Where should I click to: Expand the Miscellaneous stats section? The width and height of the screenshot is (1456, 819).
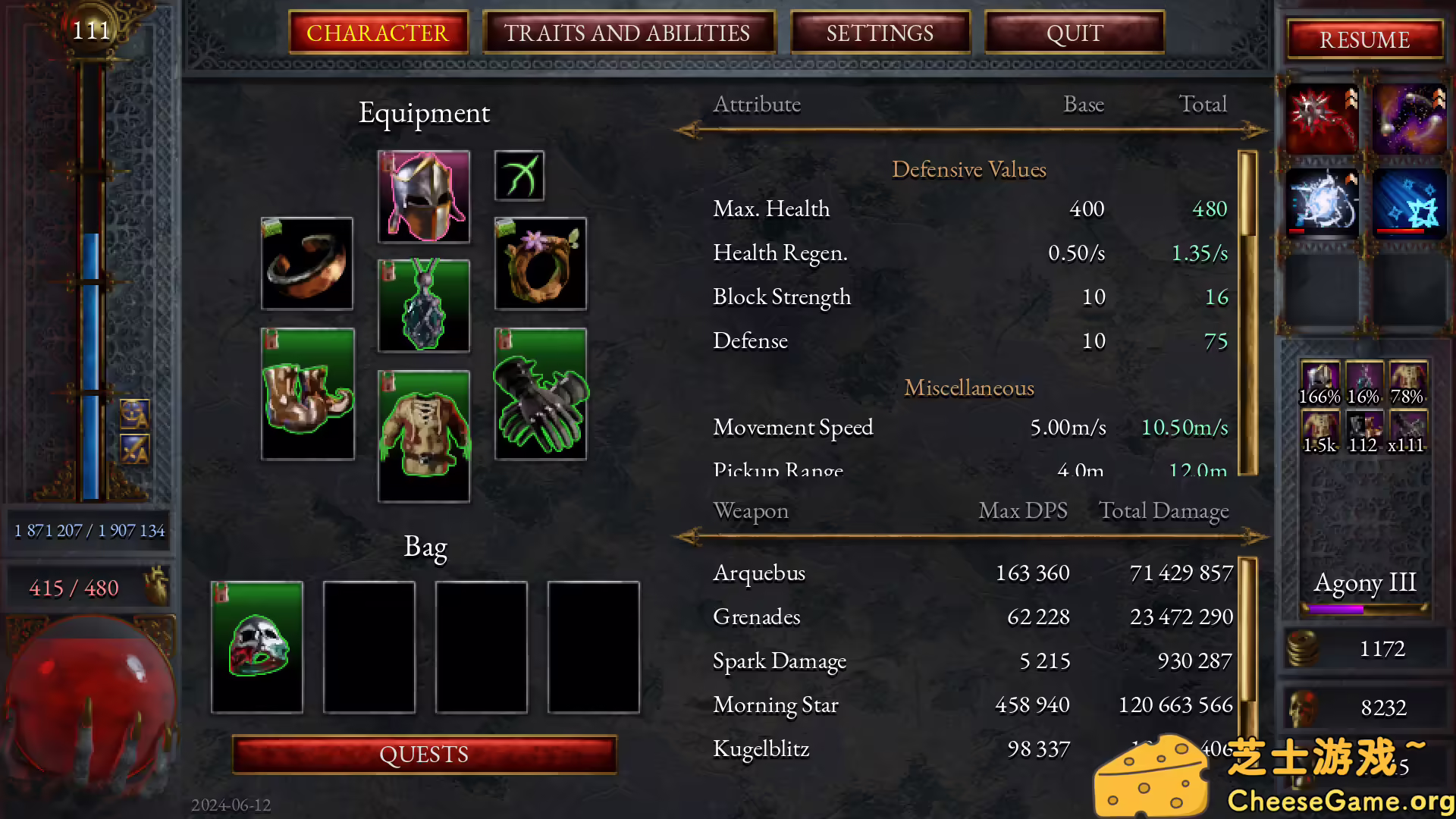(968, 388)
